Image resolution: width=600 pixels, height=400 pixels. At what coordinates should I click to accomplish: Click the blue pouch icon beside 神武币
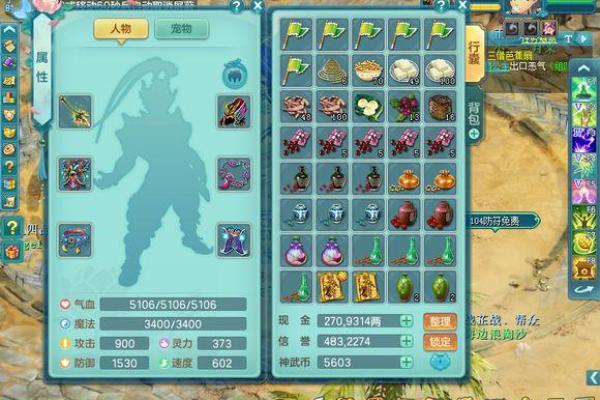point(438,364)
